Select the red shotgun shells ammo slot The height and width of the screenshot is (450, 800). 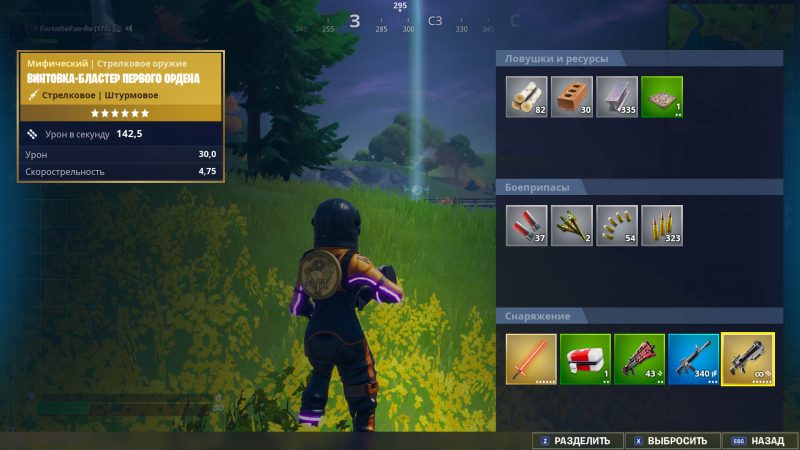point(526,226)
